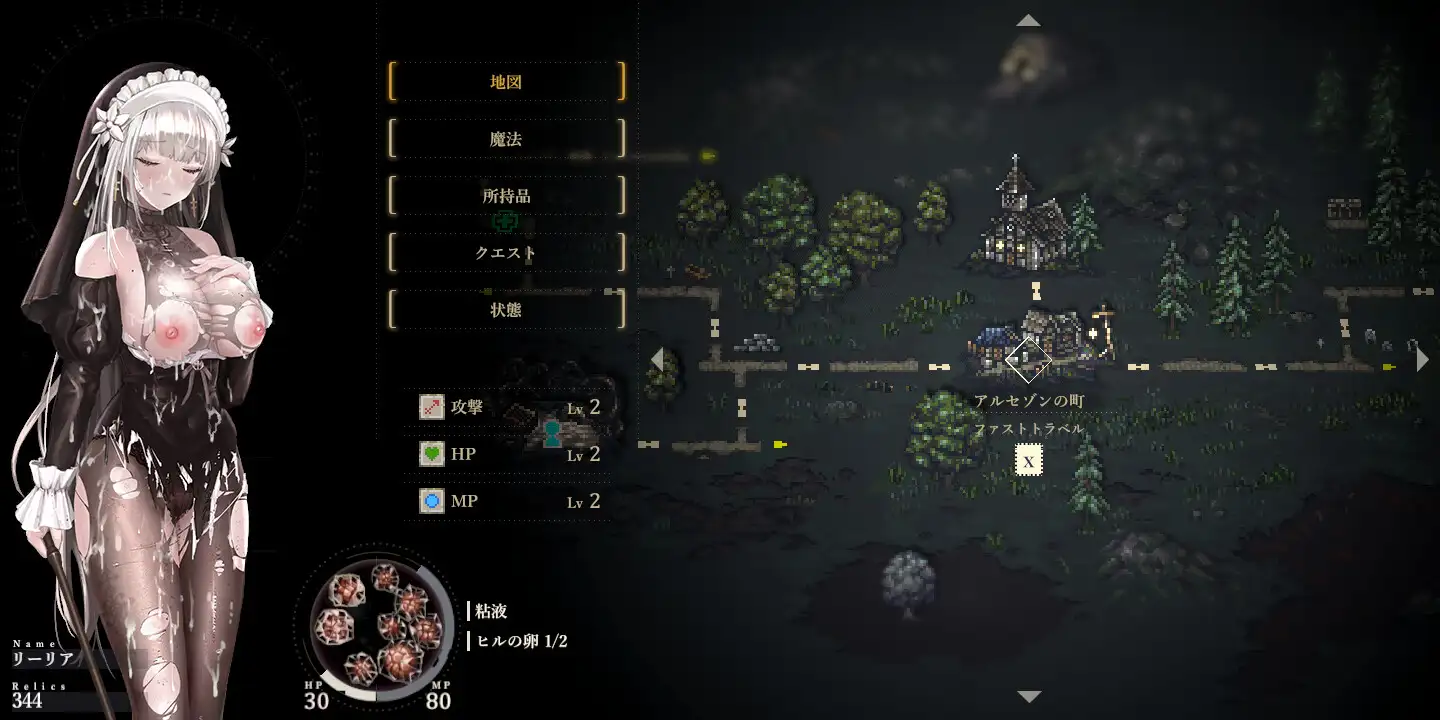Open the 魔法 (Magic) menu
The image size is (1440, 720).
click(x=506, y=139)
